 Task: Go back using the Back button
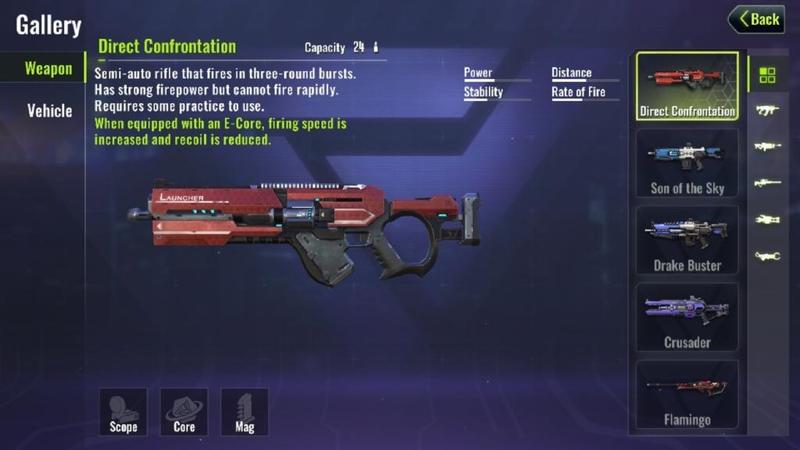tap(755, 19)
